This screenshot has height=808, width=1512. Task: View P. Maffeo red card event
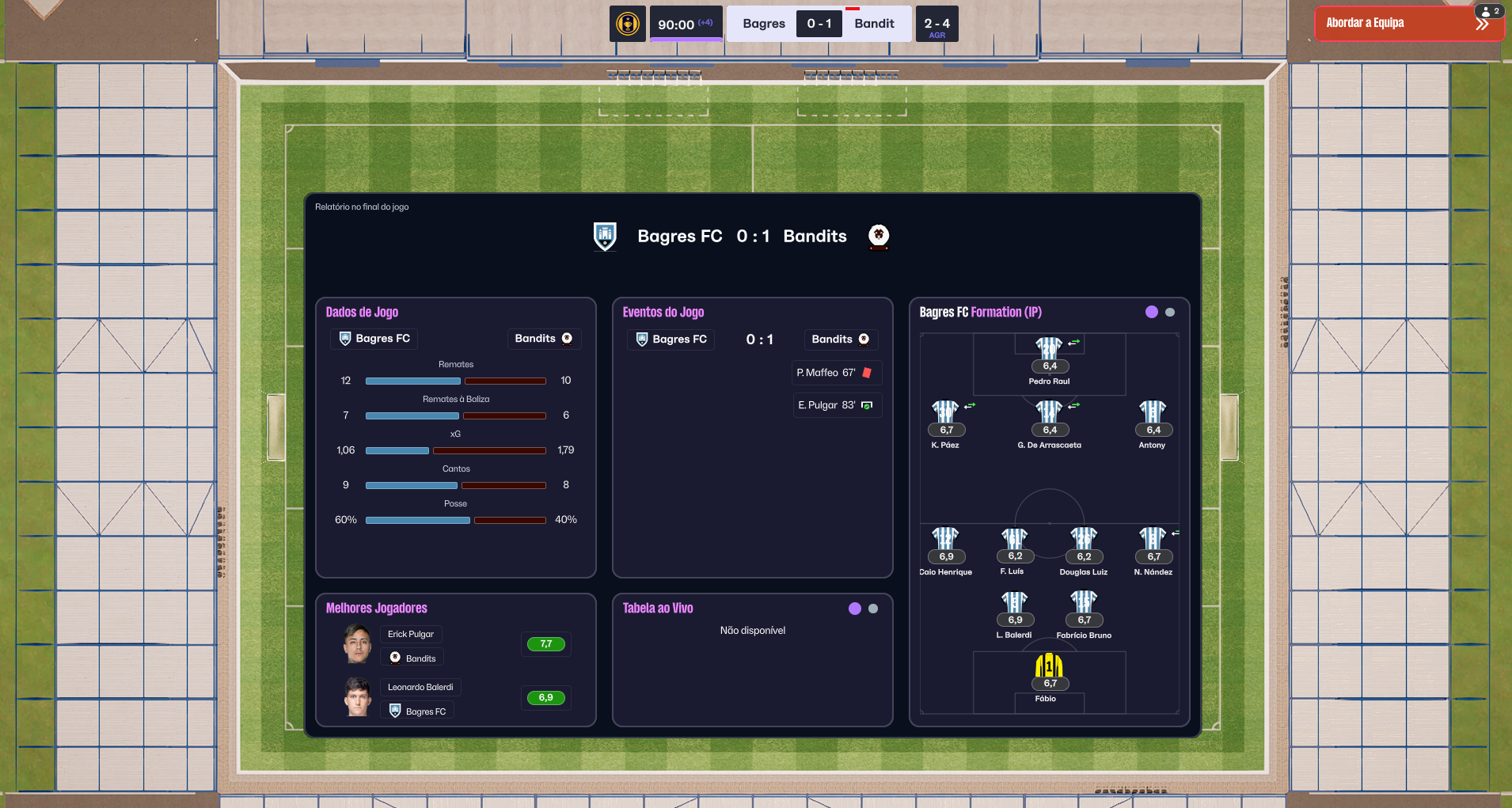(836, 373)
